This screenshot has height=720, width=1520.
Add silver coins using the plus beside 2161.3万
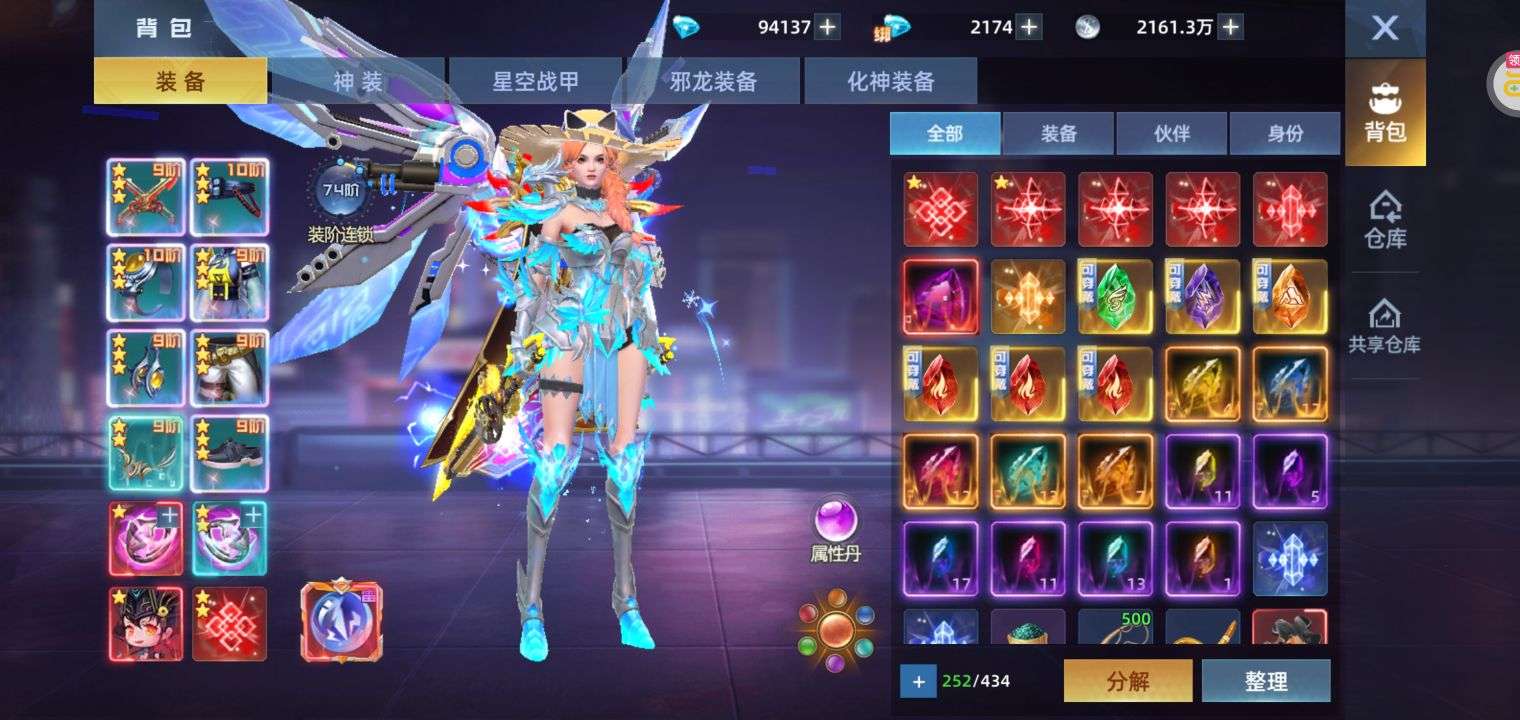coord(1231,27)
